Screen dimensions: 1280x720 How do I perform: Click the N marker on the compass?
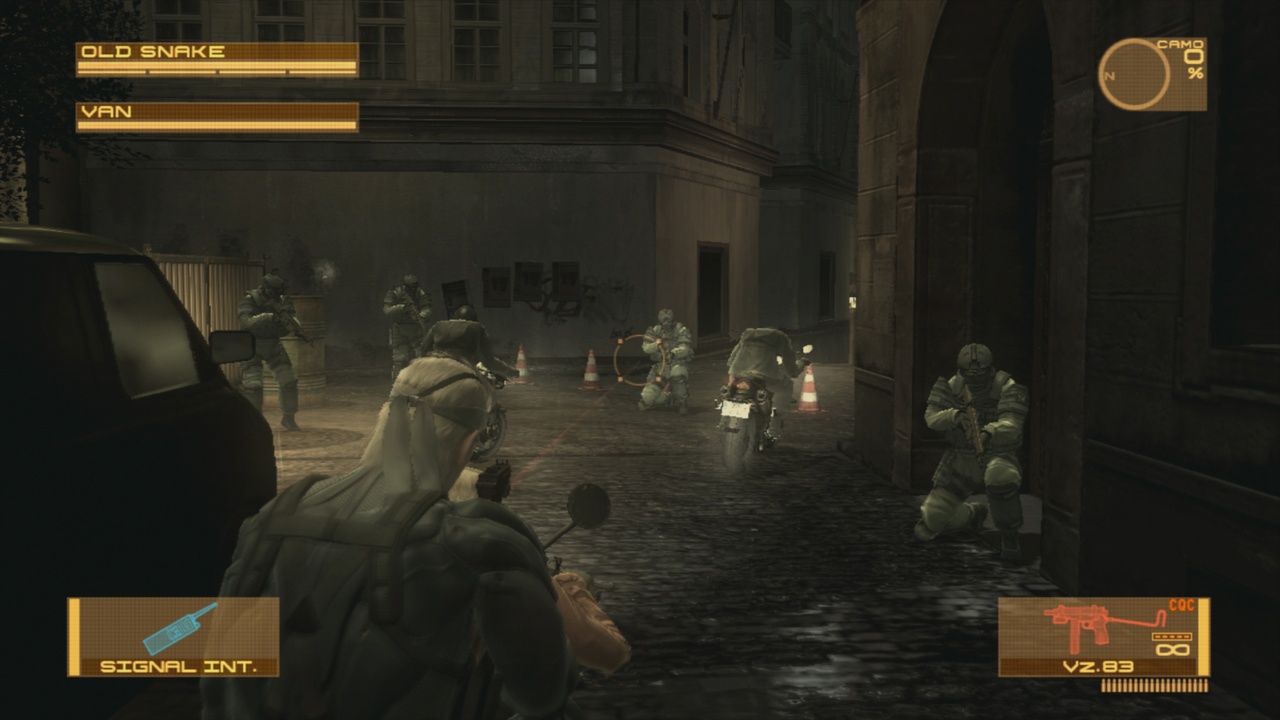1109,76
